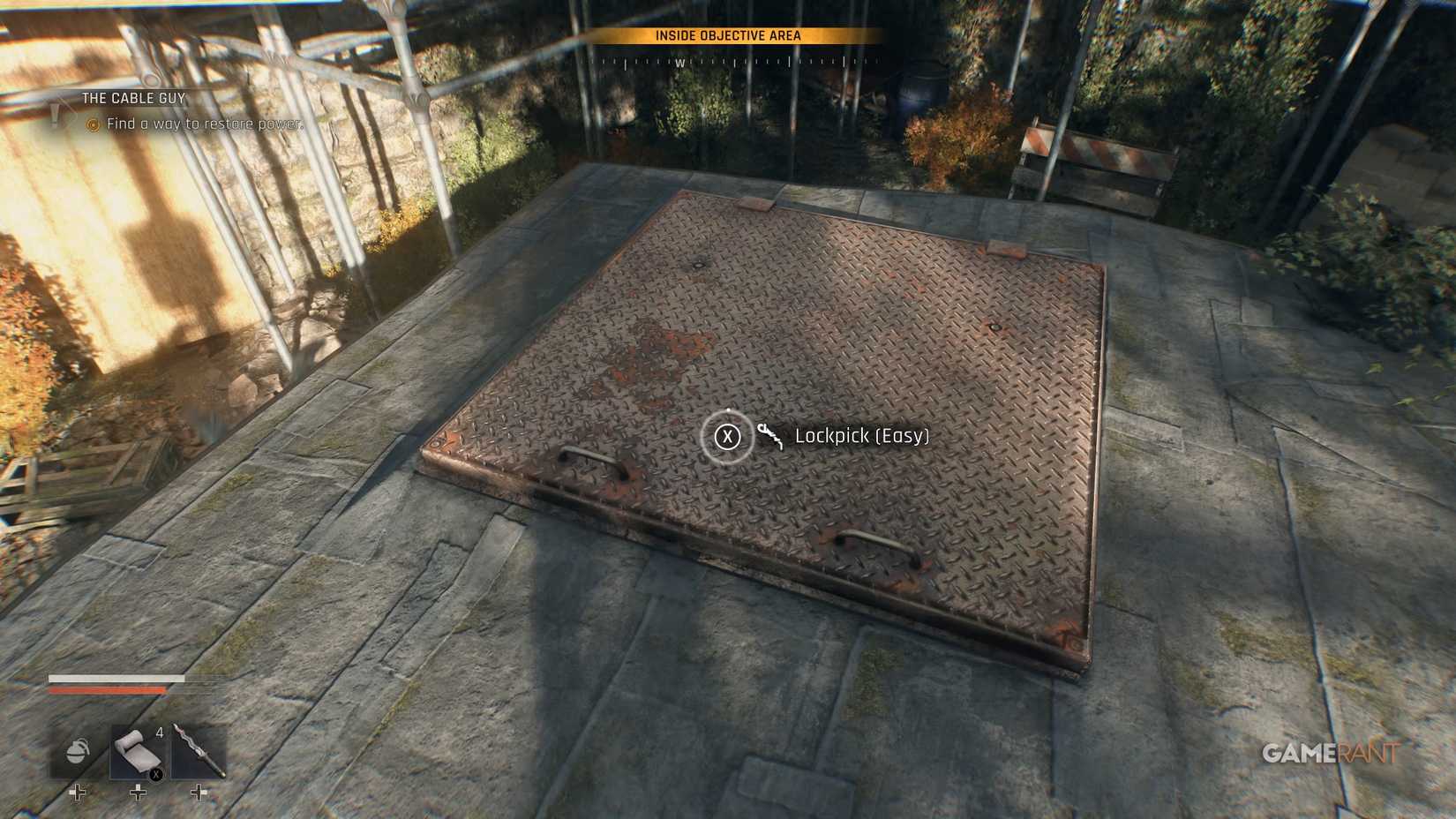Click the plus marker under the bandage slot
Viewport: 1456px width, 819px height.
point(138,793)
